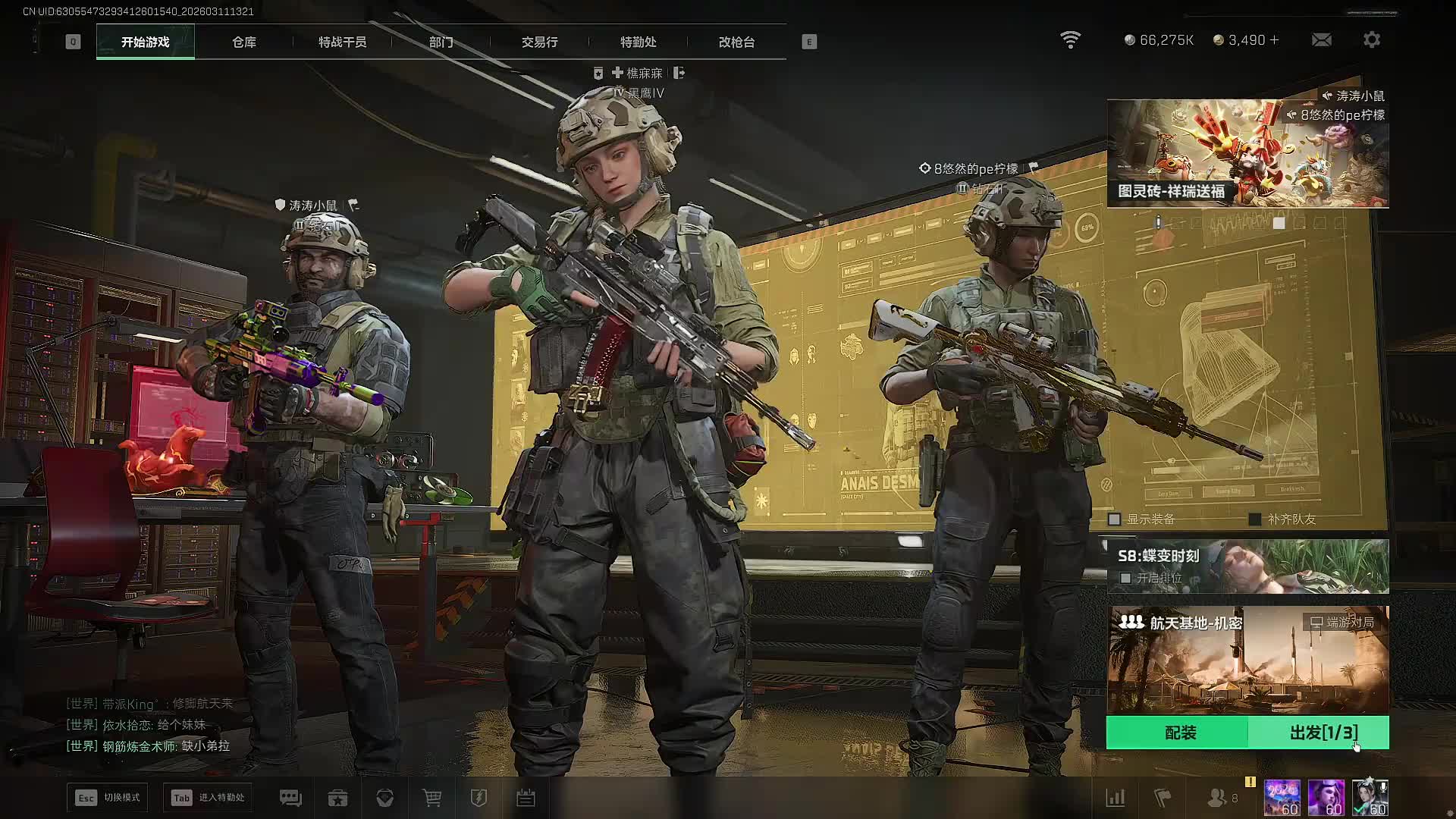Select the 部门 tab
This screenshot has height=819, width=1456.
441,42
